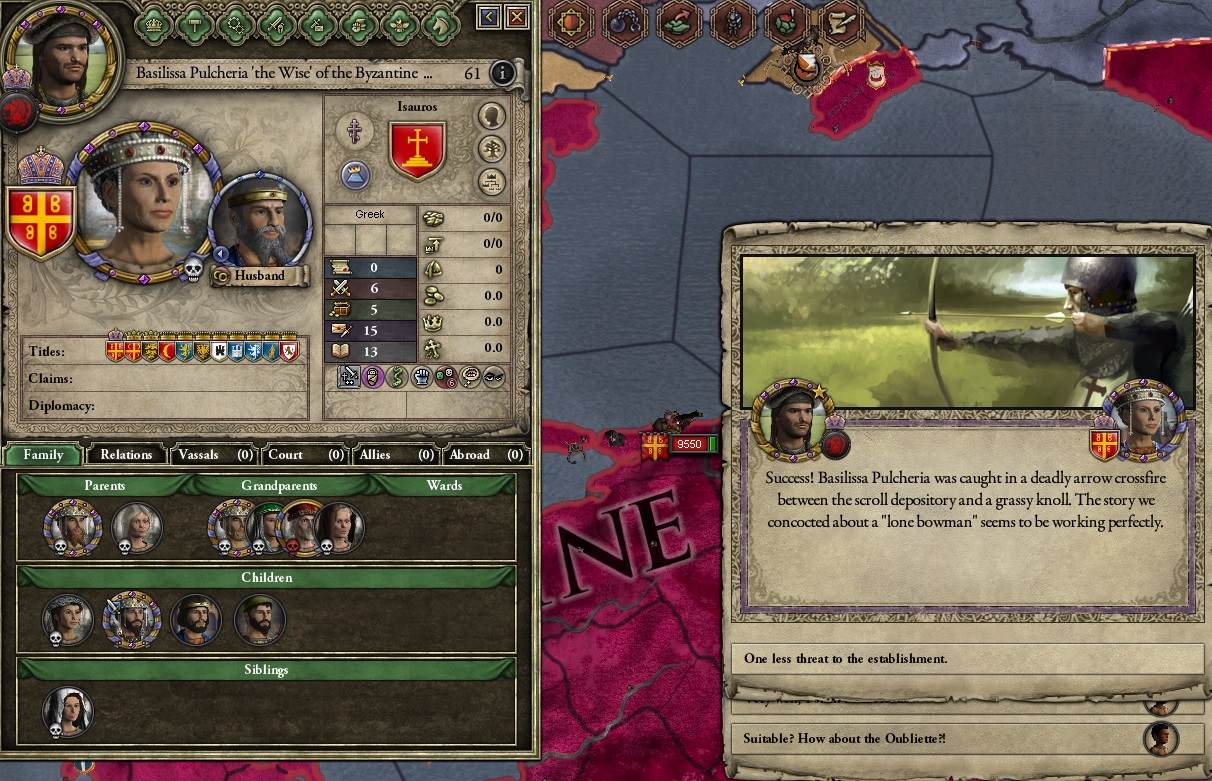Switch to the Relations tab

pyautogui.click(x=126, y=454)
